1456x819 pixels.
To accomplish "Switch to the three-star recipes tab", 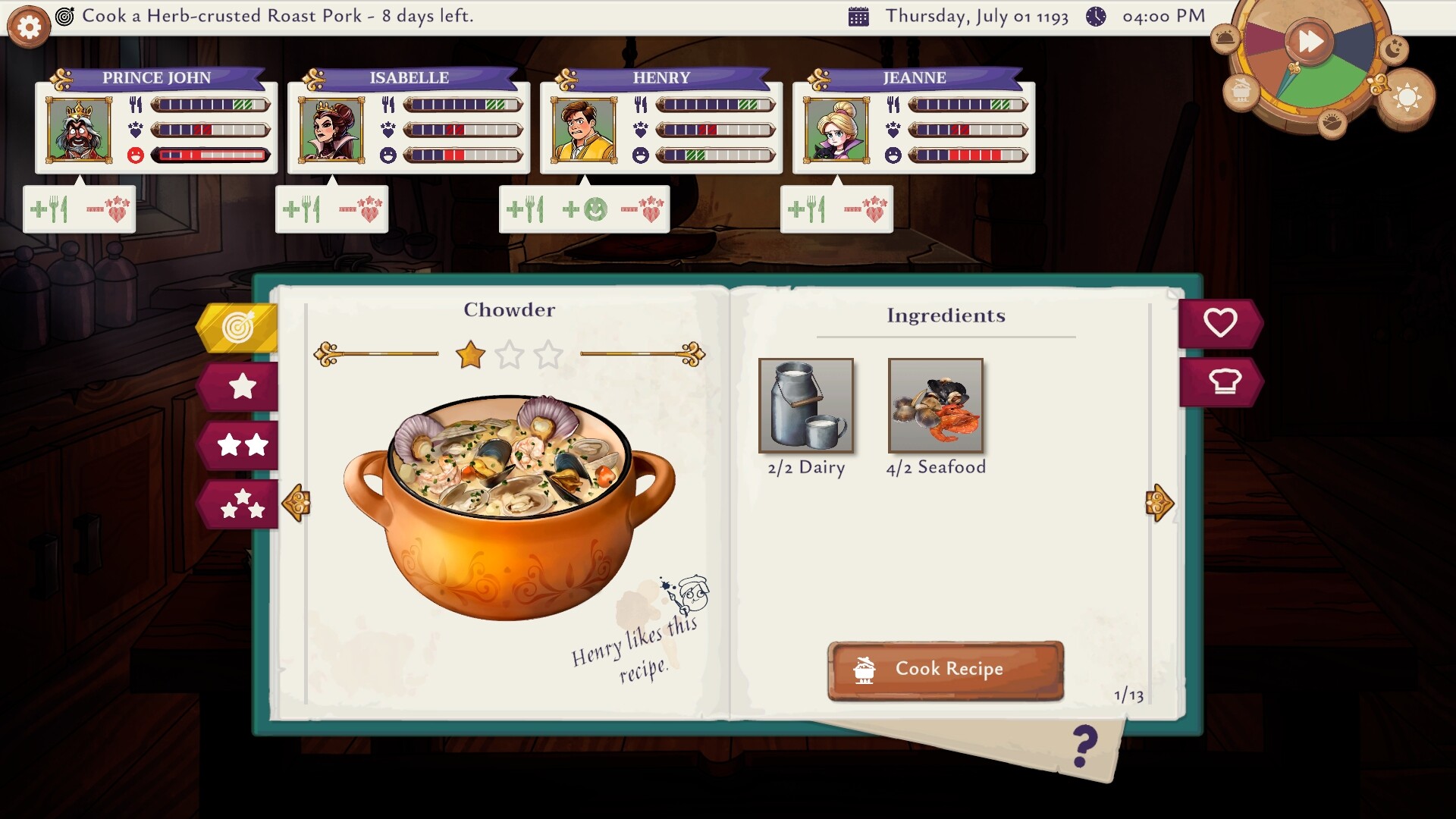I will [x=241, y=504].
